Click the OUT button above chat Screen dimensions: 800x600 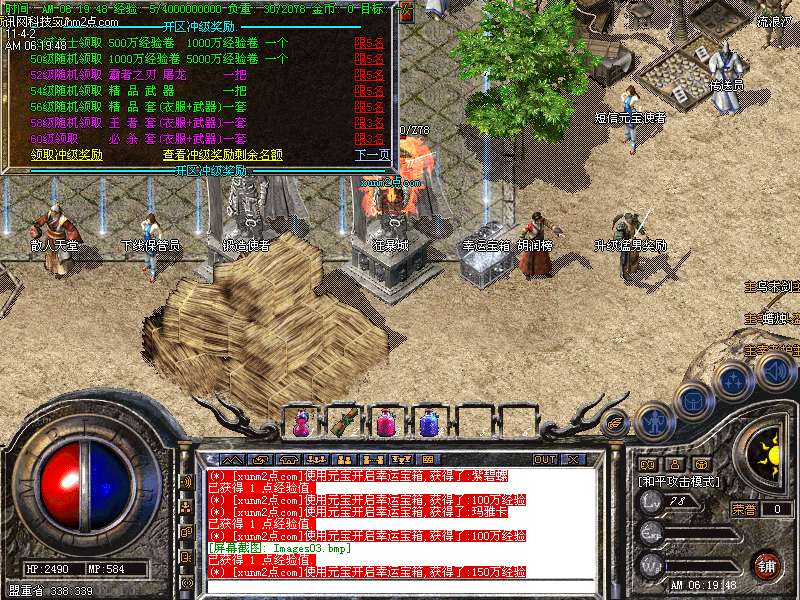545,460
